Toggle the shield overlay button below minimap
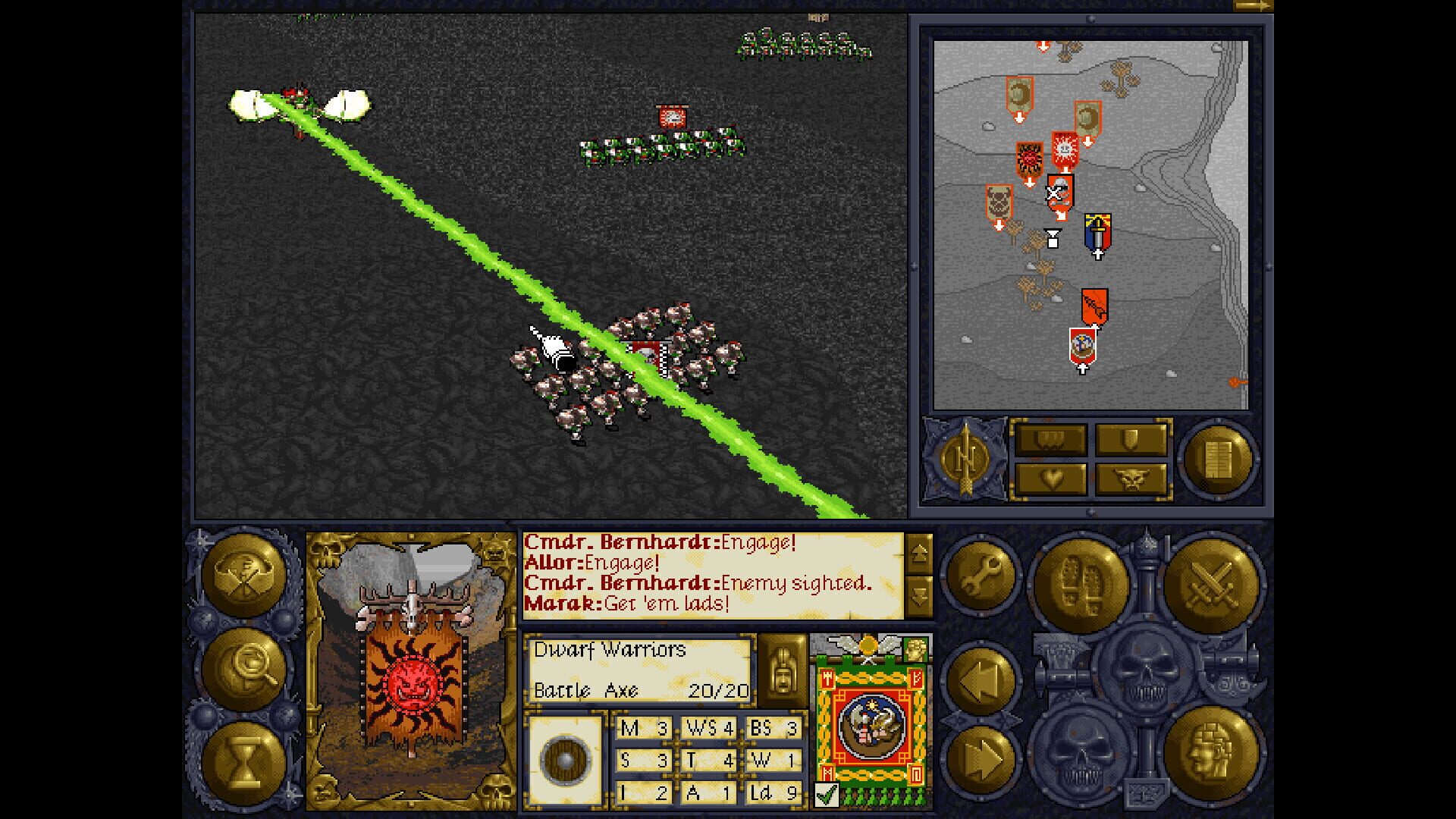The image size is (1456, 819). click(x=1130, y=438)
